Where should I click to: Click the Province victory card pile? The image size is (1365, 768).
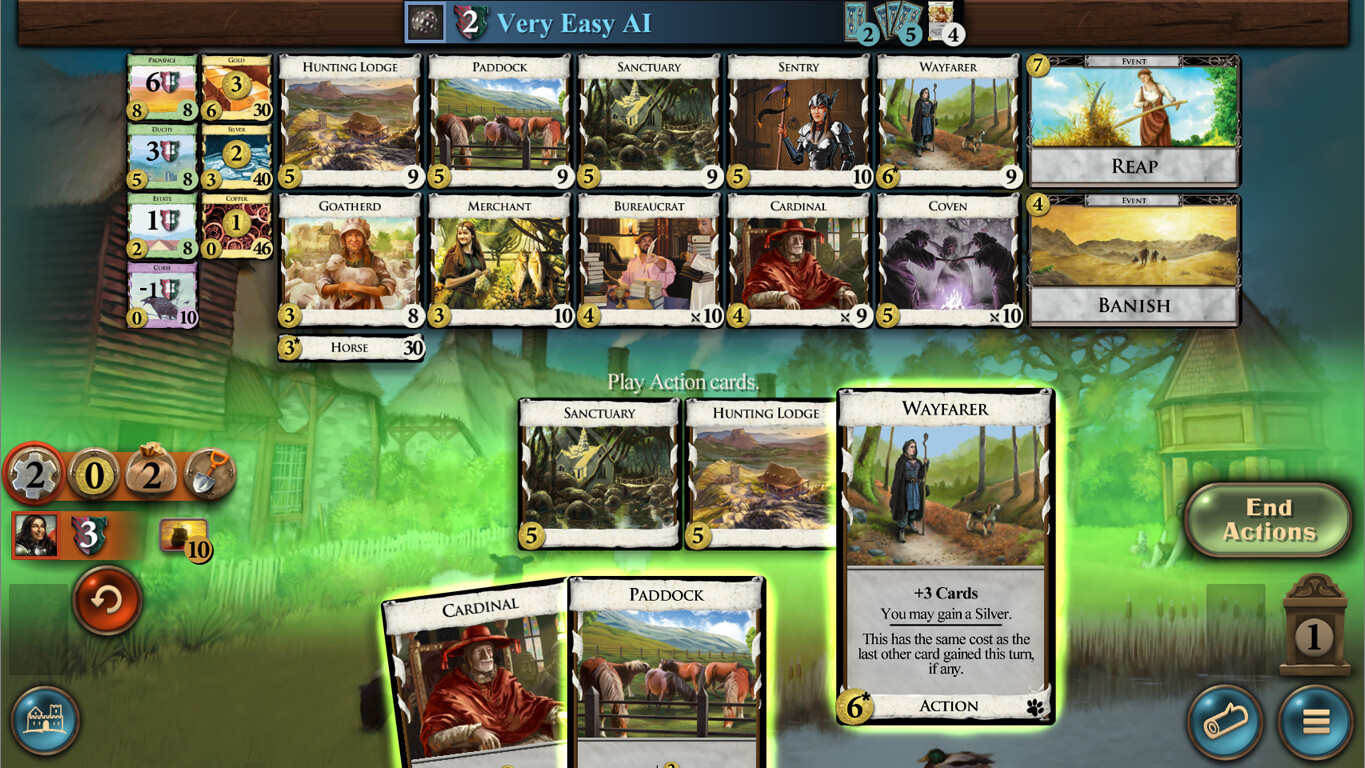[x=160, y=90]
